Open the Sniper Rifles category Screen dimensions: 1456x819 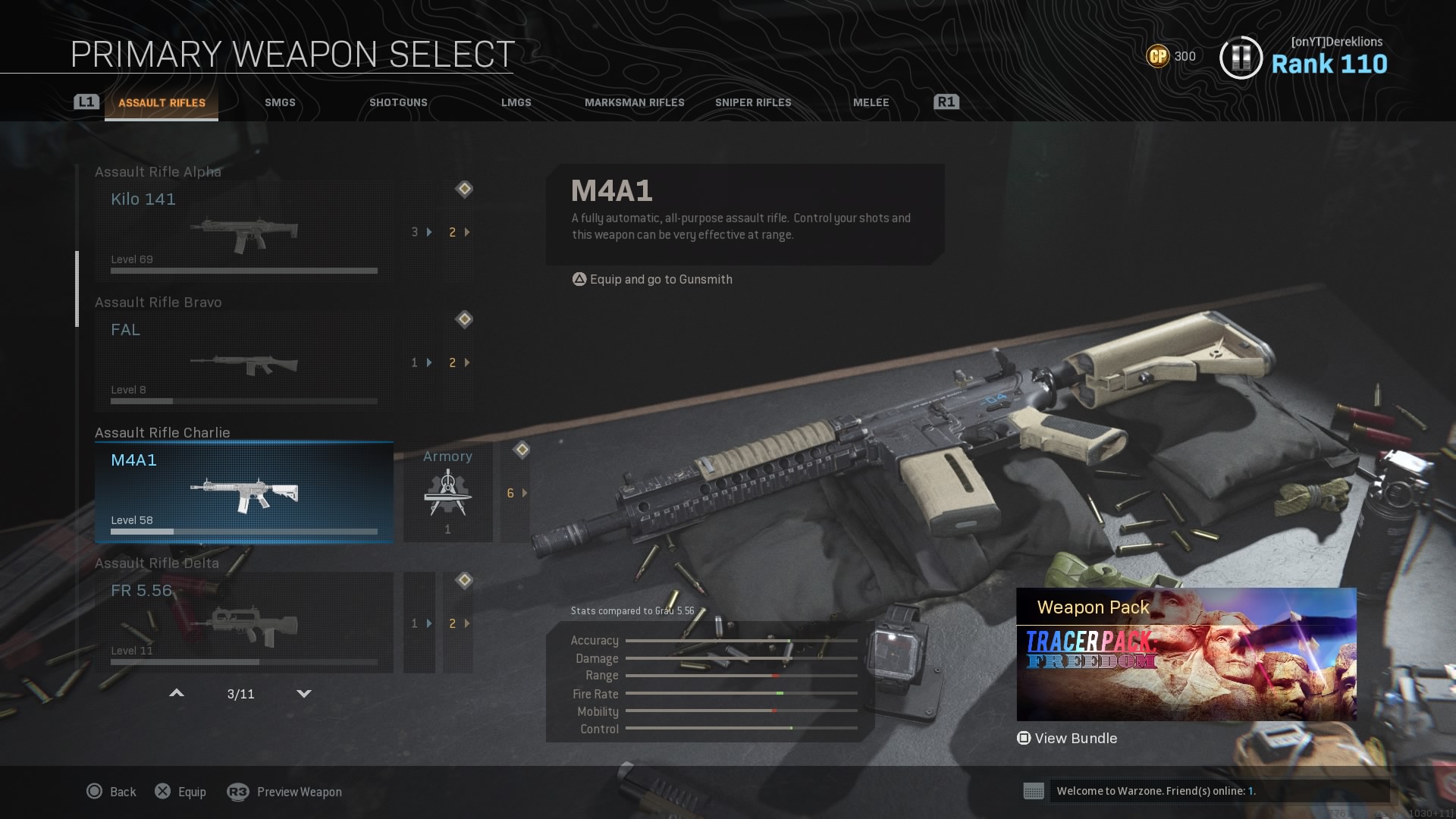pos(754,102)
